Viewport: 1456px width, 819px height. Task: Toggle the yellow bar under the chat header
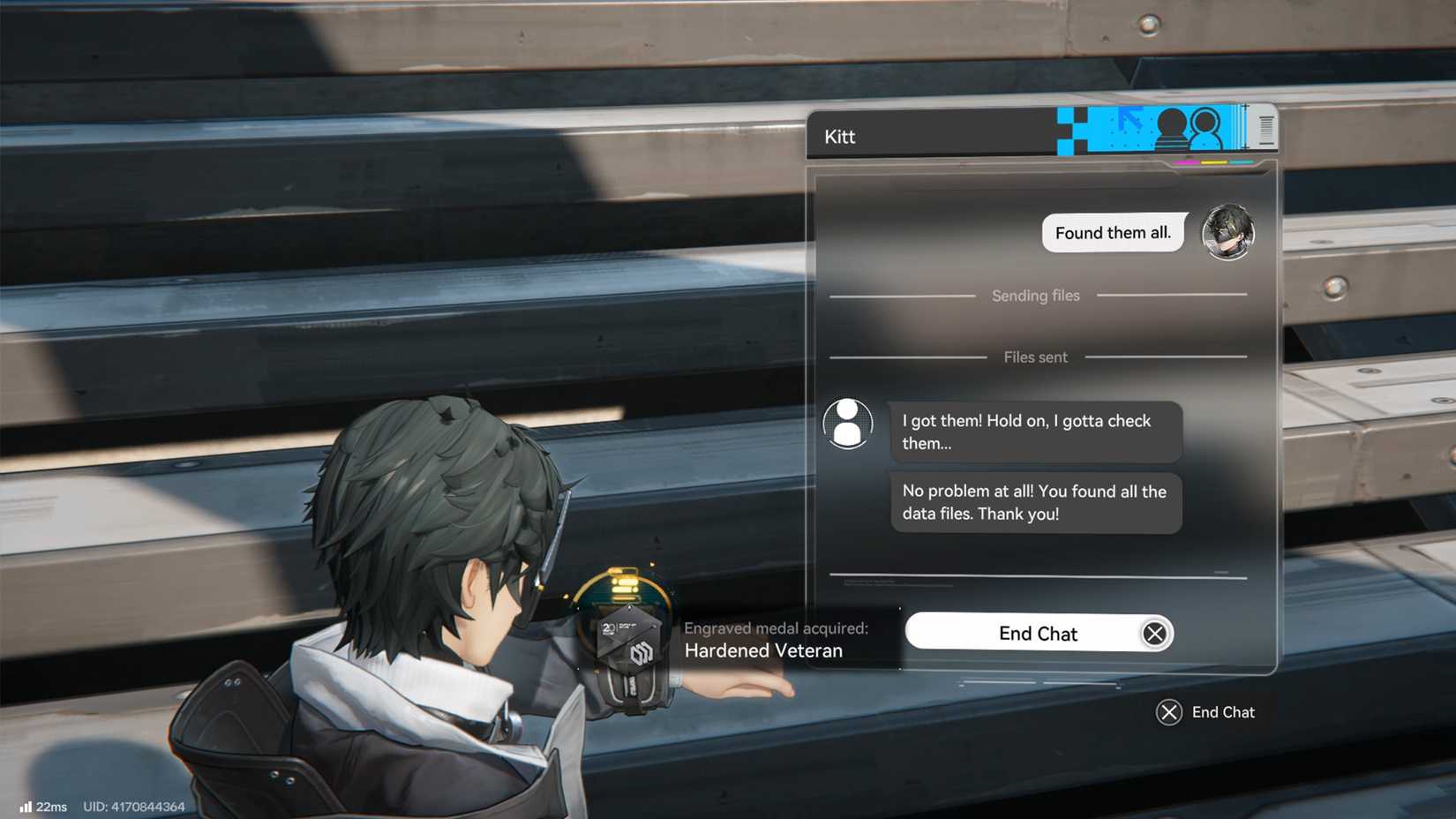(x=1214, y=162)
